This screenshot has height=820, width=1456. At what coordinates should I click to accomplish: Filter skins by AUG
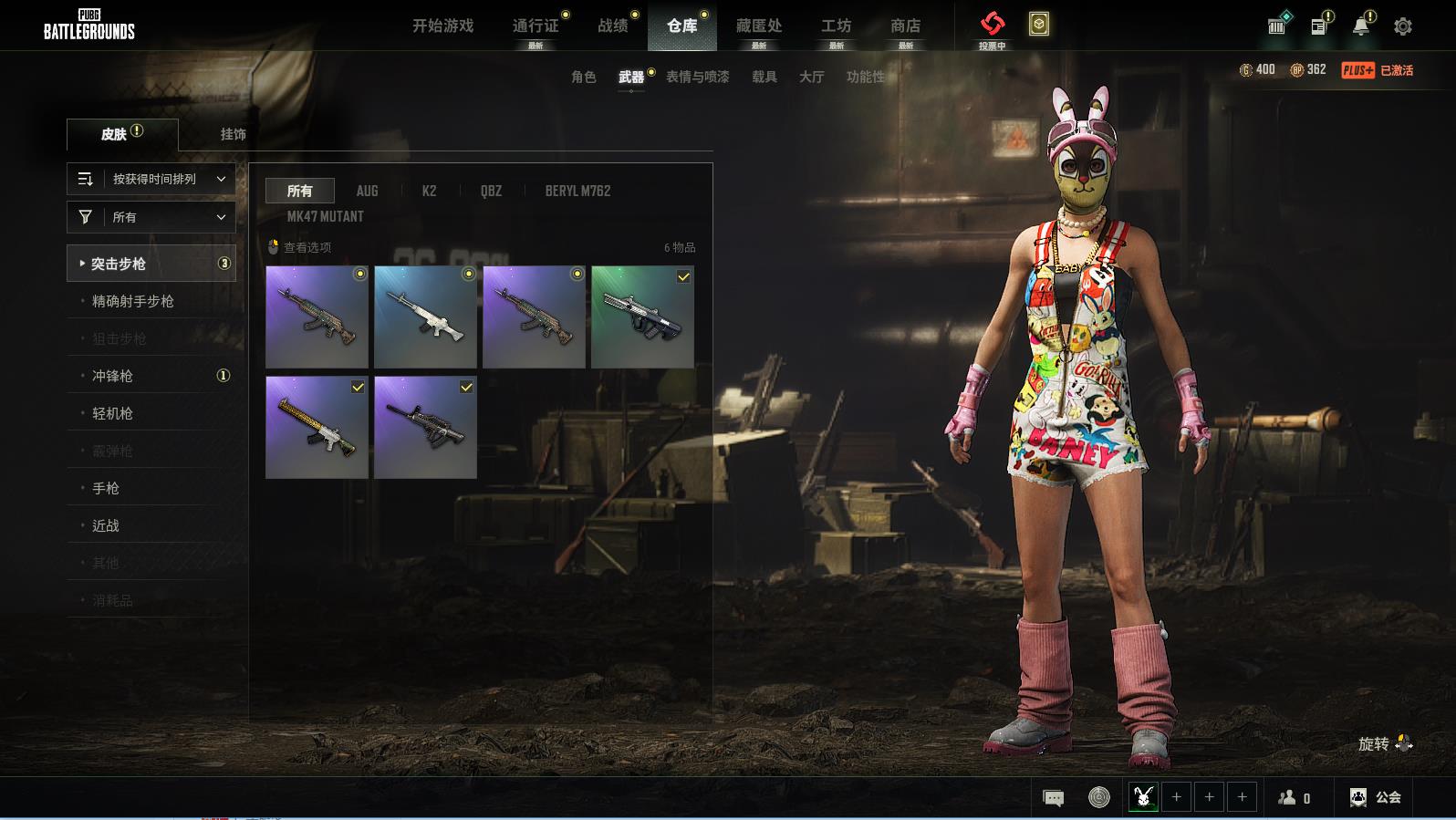[x=367, y=191]
